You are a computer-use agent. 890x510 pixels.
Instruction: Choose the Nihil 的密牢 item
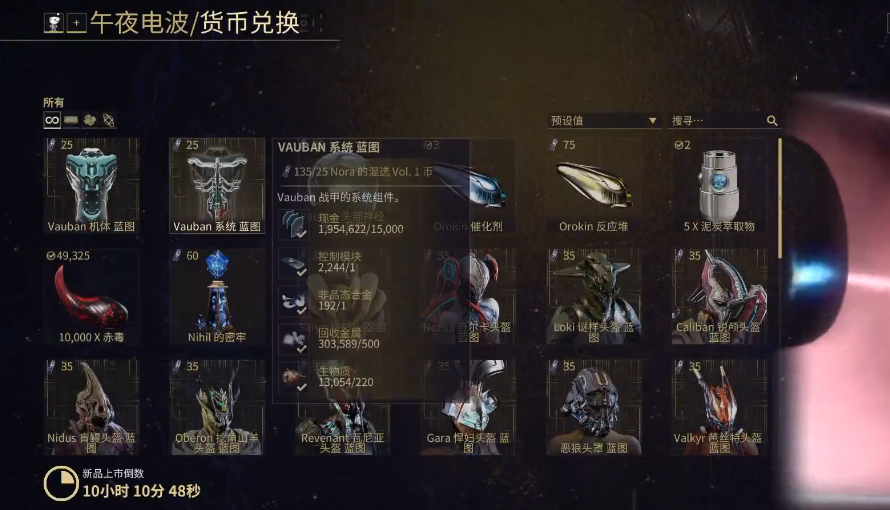(x=217, y=296)
